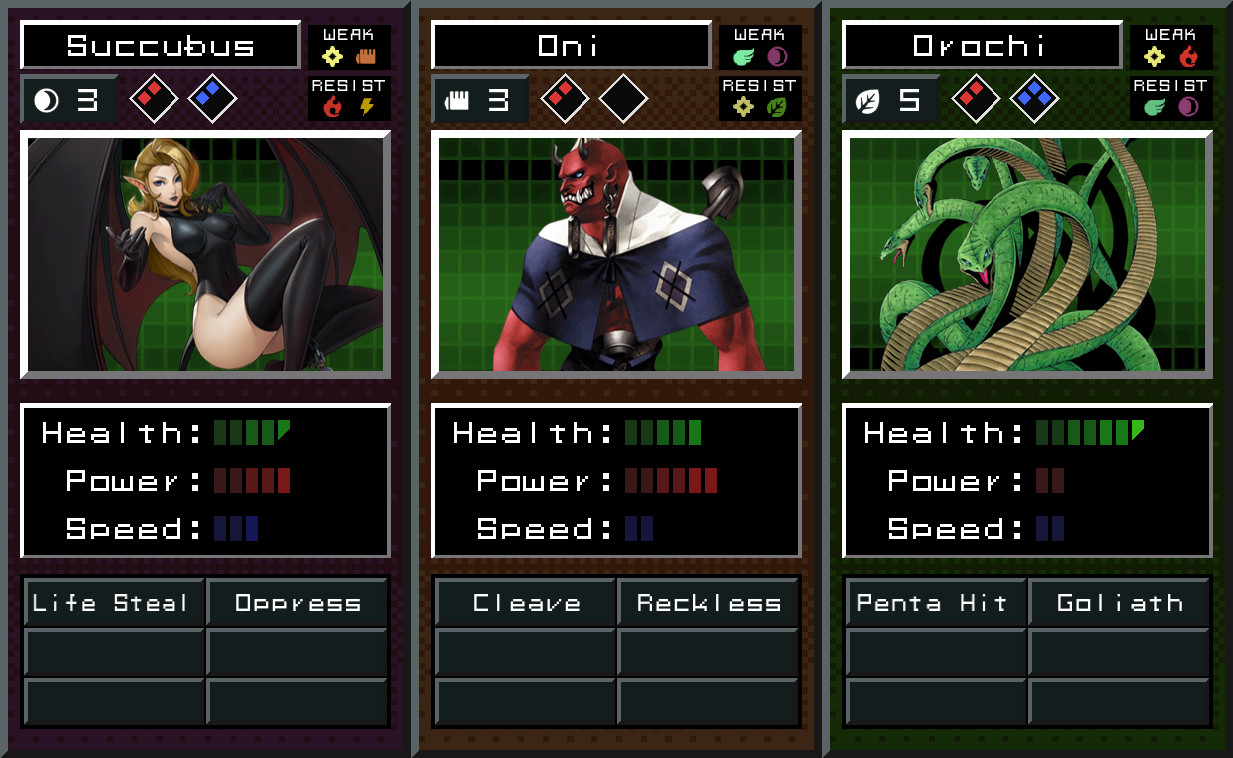The width and height of the screenshot is (1233, 758).
Task: Inspect Oni's RESIST element icons
Action: [760, 107]
